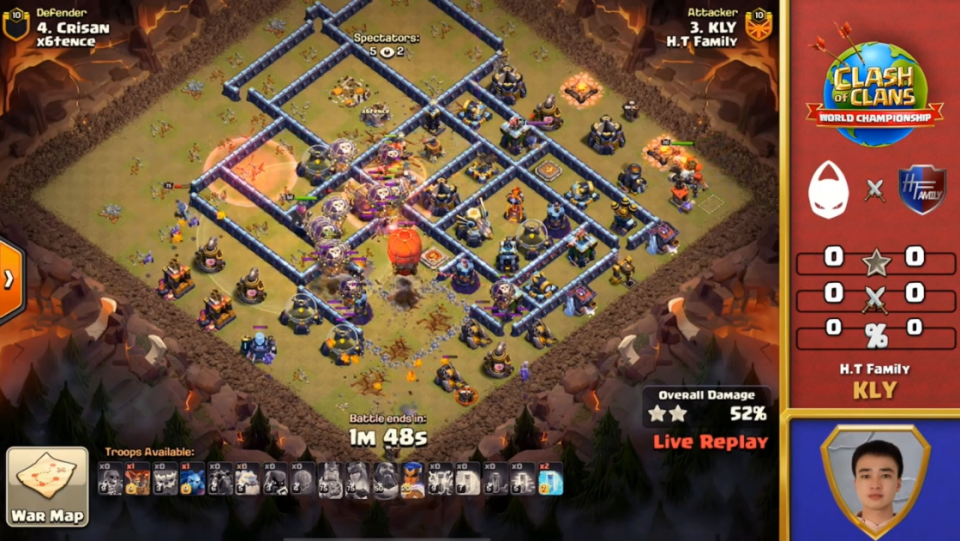The height and width of the screenshot is (541, 960).
Task: Choose the light-blue Freeze spell slot
Action: tap(550, 481)
